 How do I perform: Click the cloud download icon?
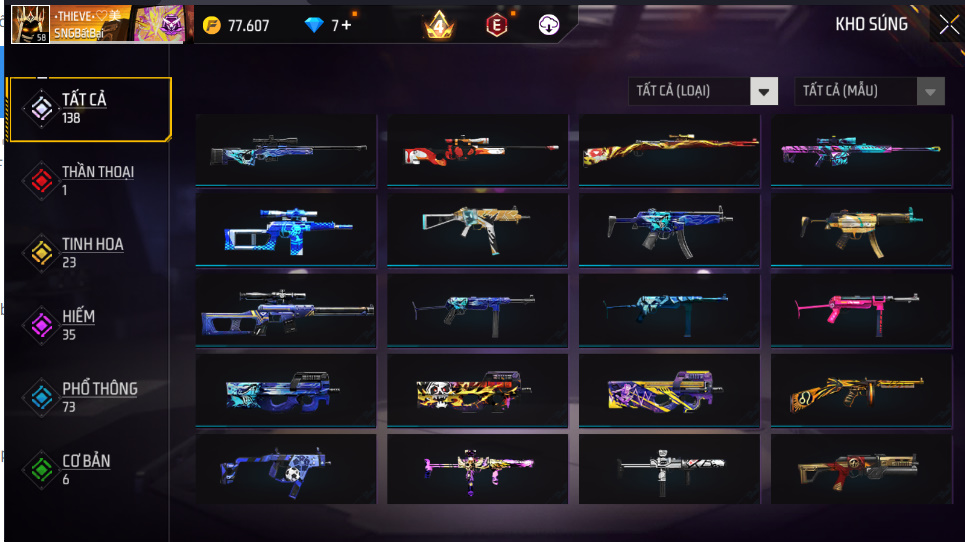click(x=549, y=25)
